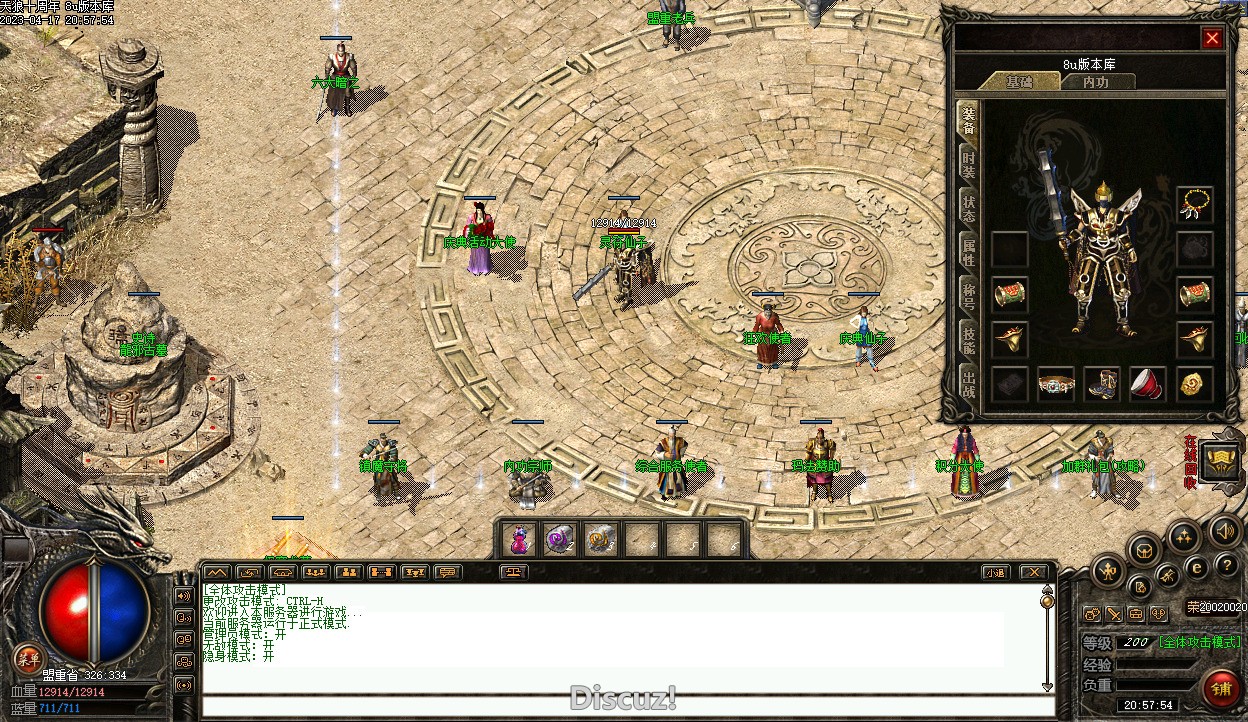Switch to the 称号 side tab
This screenshot has width=1248, height=722.
(x=968, y=296)
